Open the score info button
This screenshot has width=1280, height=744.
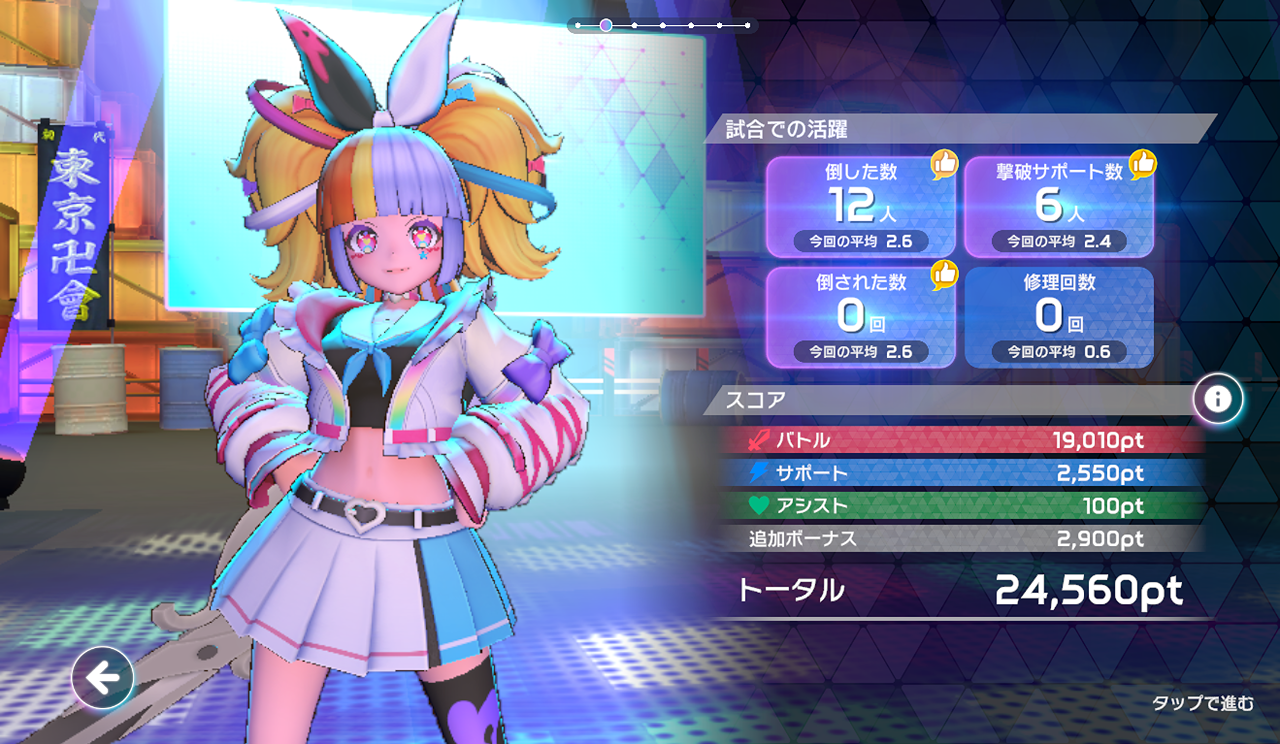pos(1217,400)
